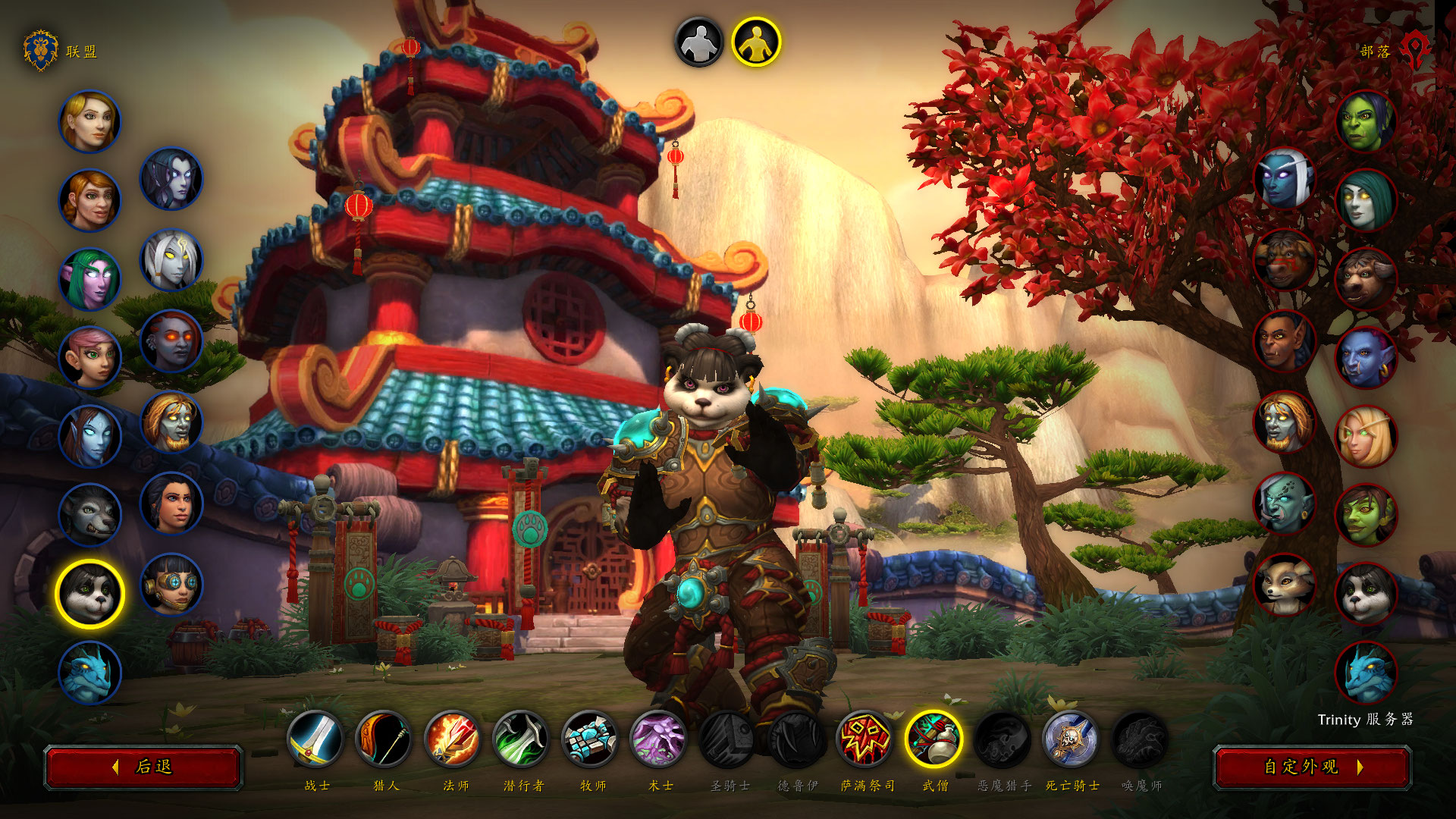
Task: Select the 术士 warlock class icon
Action: tap(659, 739)
